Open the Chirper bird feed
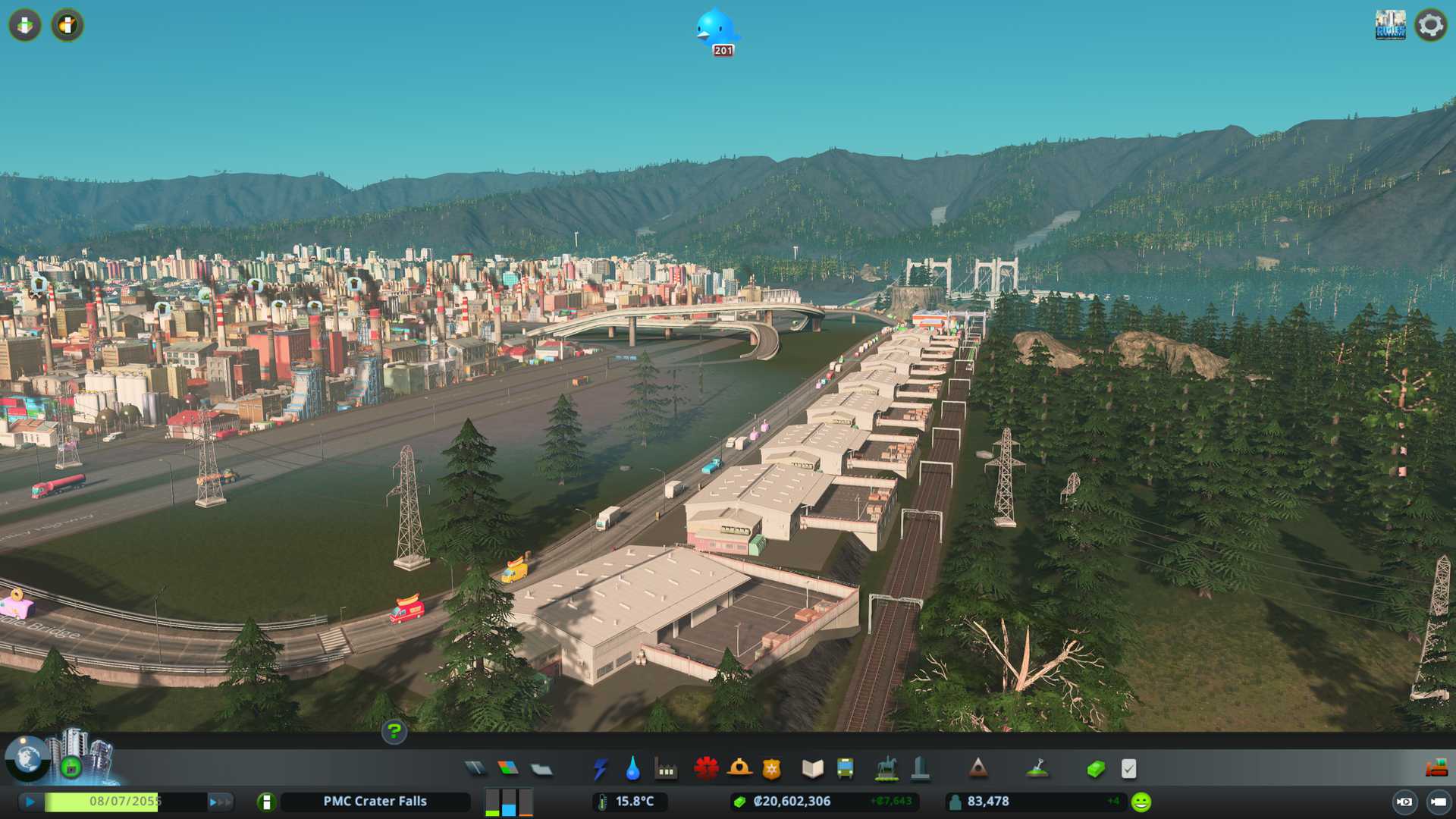 pyautogui.click(x=717, y=30)
